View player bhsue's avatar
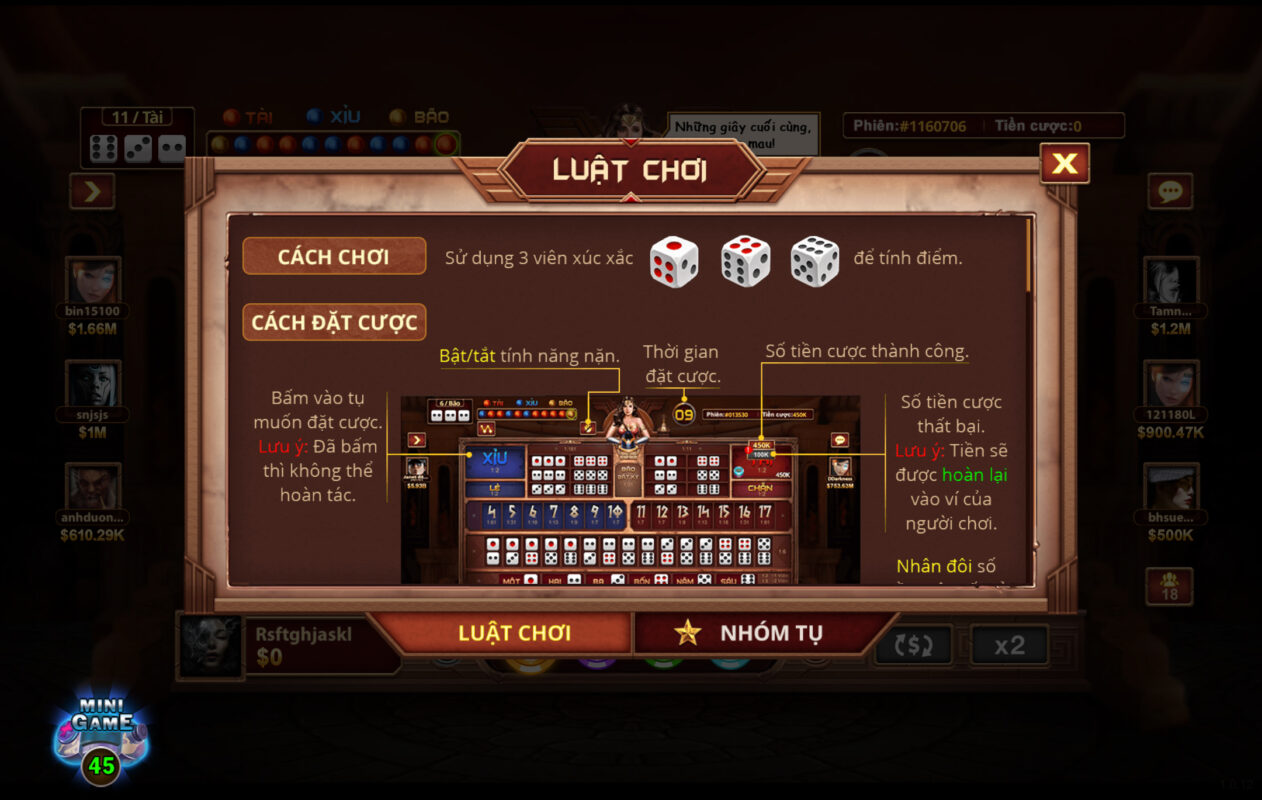 [1171, 486]
